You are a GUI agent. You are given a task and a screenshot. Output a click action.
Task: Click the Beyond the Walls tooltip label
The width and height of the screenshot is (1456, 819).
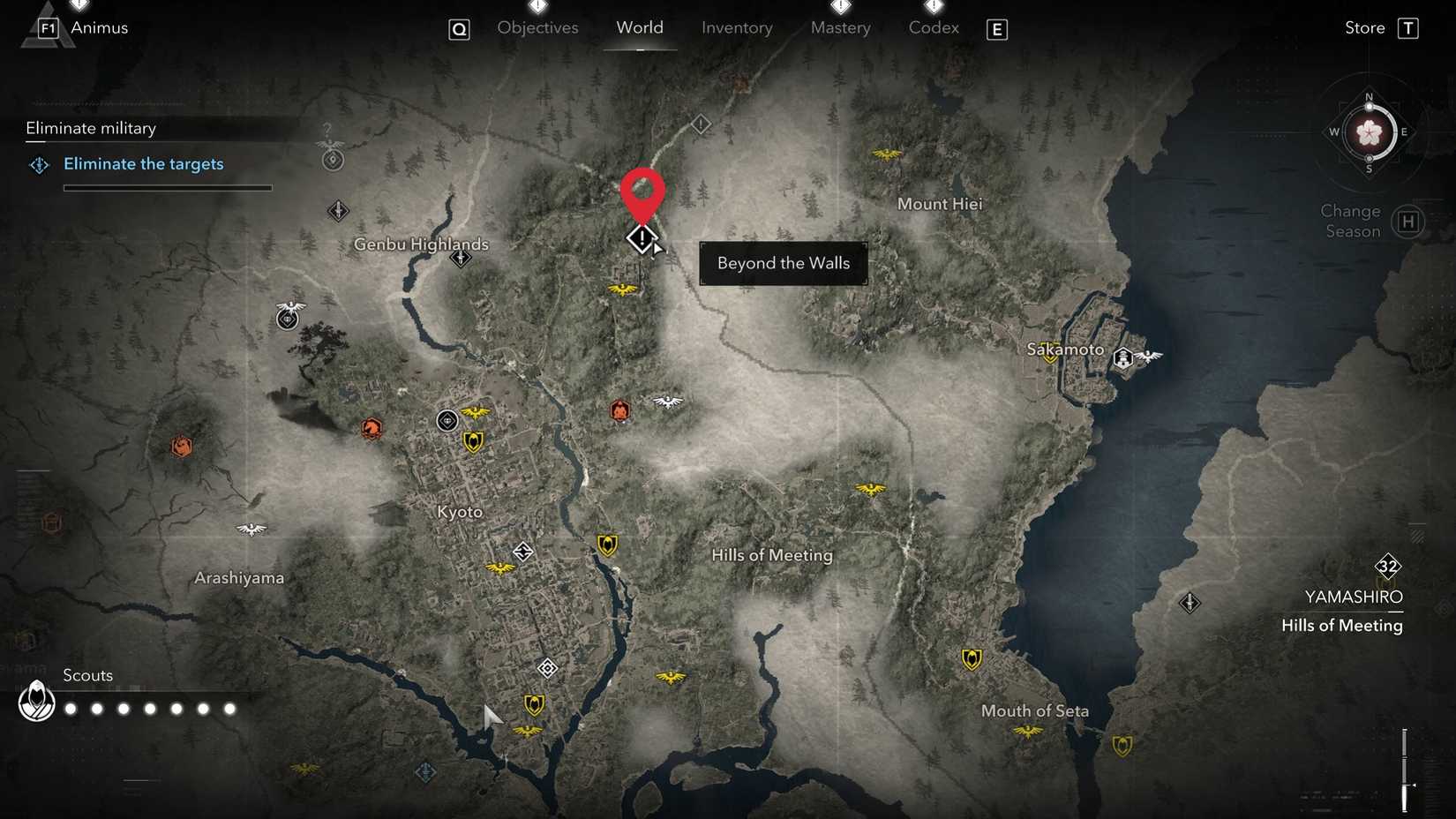click(x=783, y=263)
